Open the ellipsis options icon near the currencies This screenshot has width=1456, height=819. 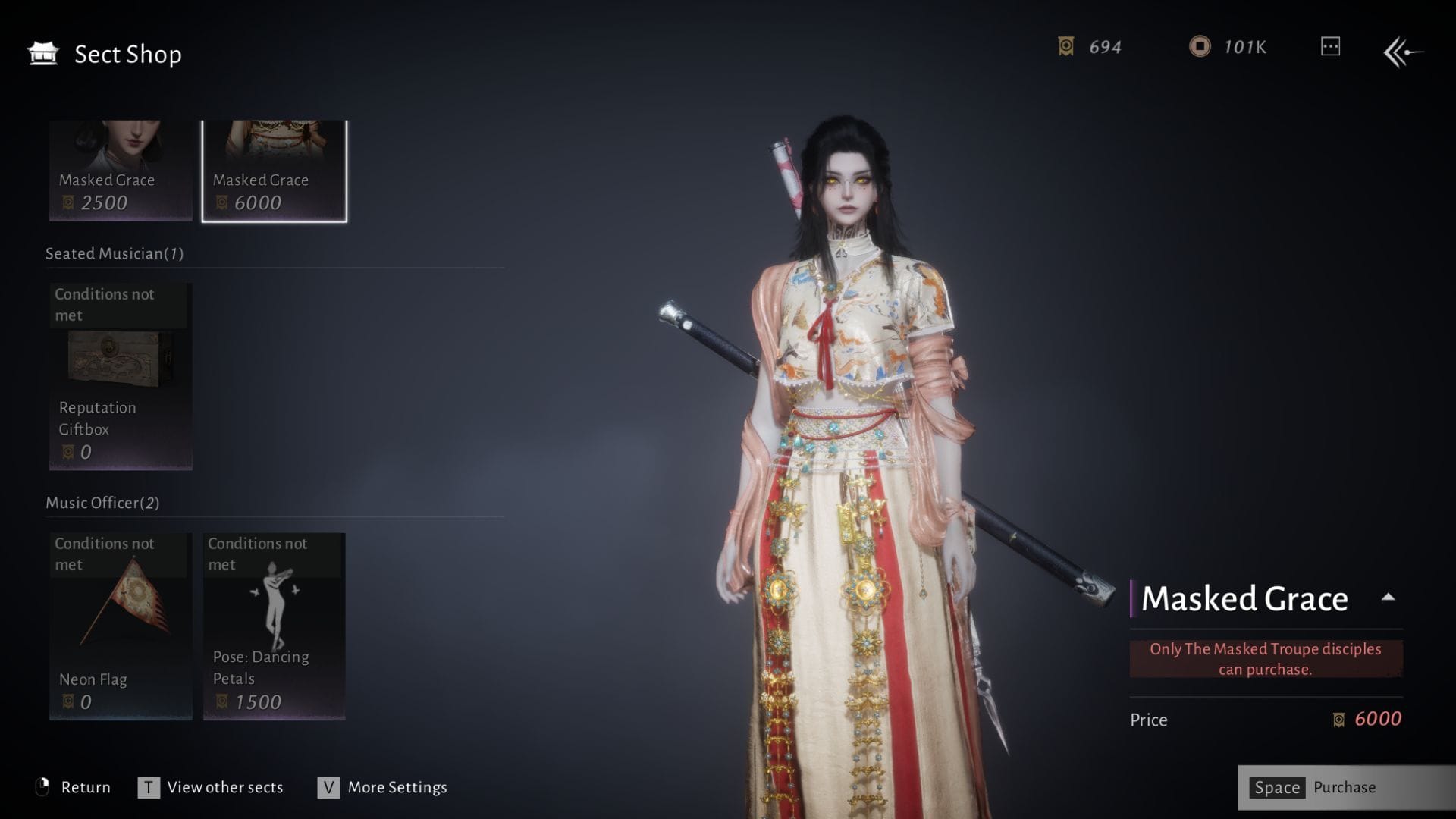coord(1329,47)
